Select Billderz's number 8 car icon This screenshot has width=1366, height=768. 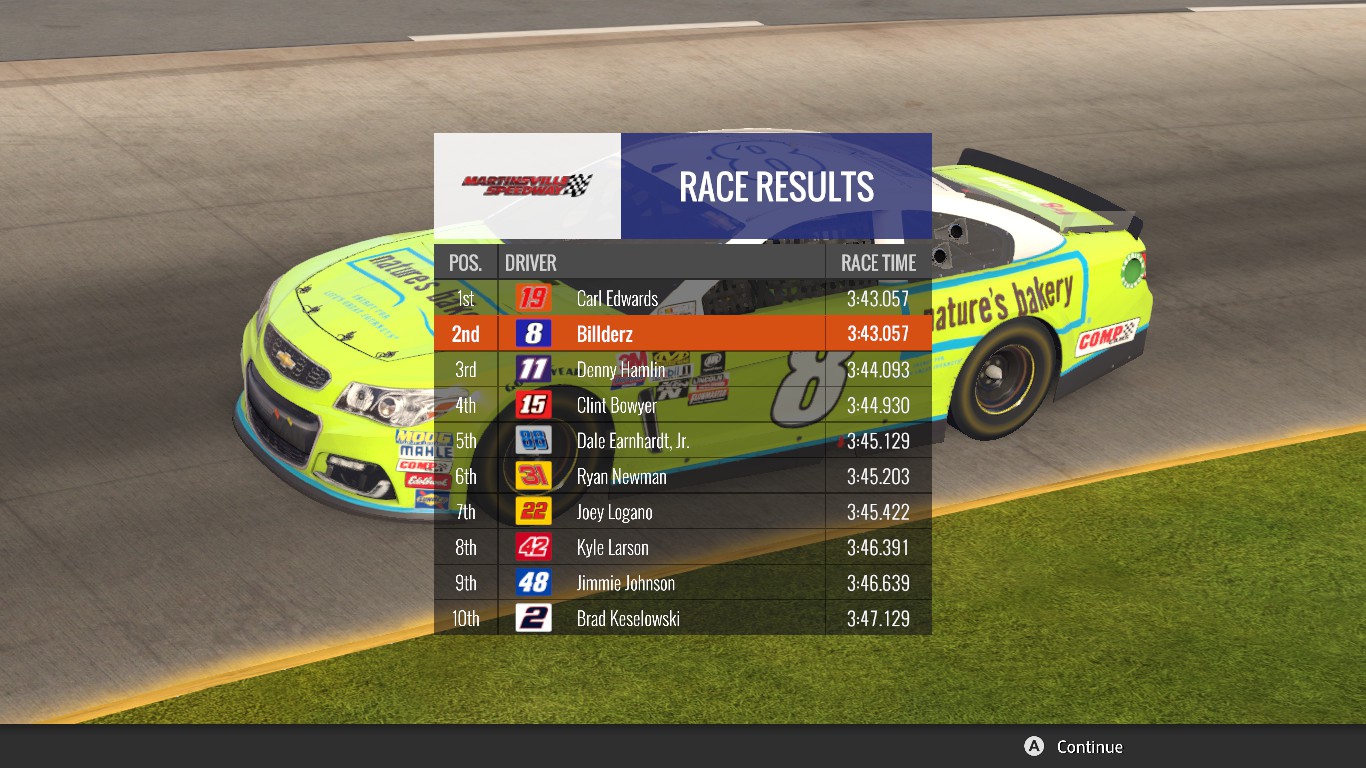click(x=532, y=334)
